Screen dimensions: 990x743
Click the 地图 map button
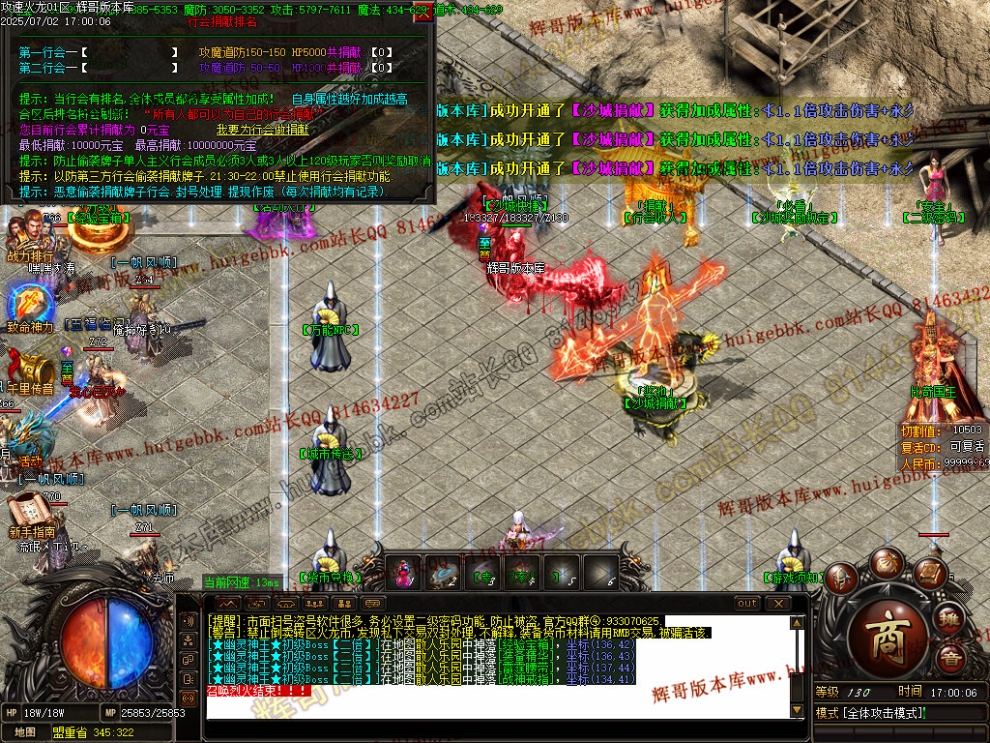click(x=25, y=732)
